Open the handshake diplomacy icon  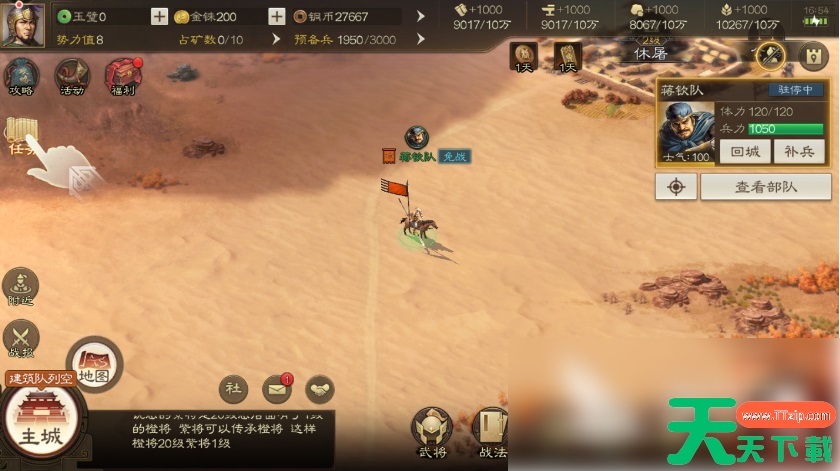(x=320, y=388)
